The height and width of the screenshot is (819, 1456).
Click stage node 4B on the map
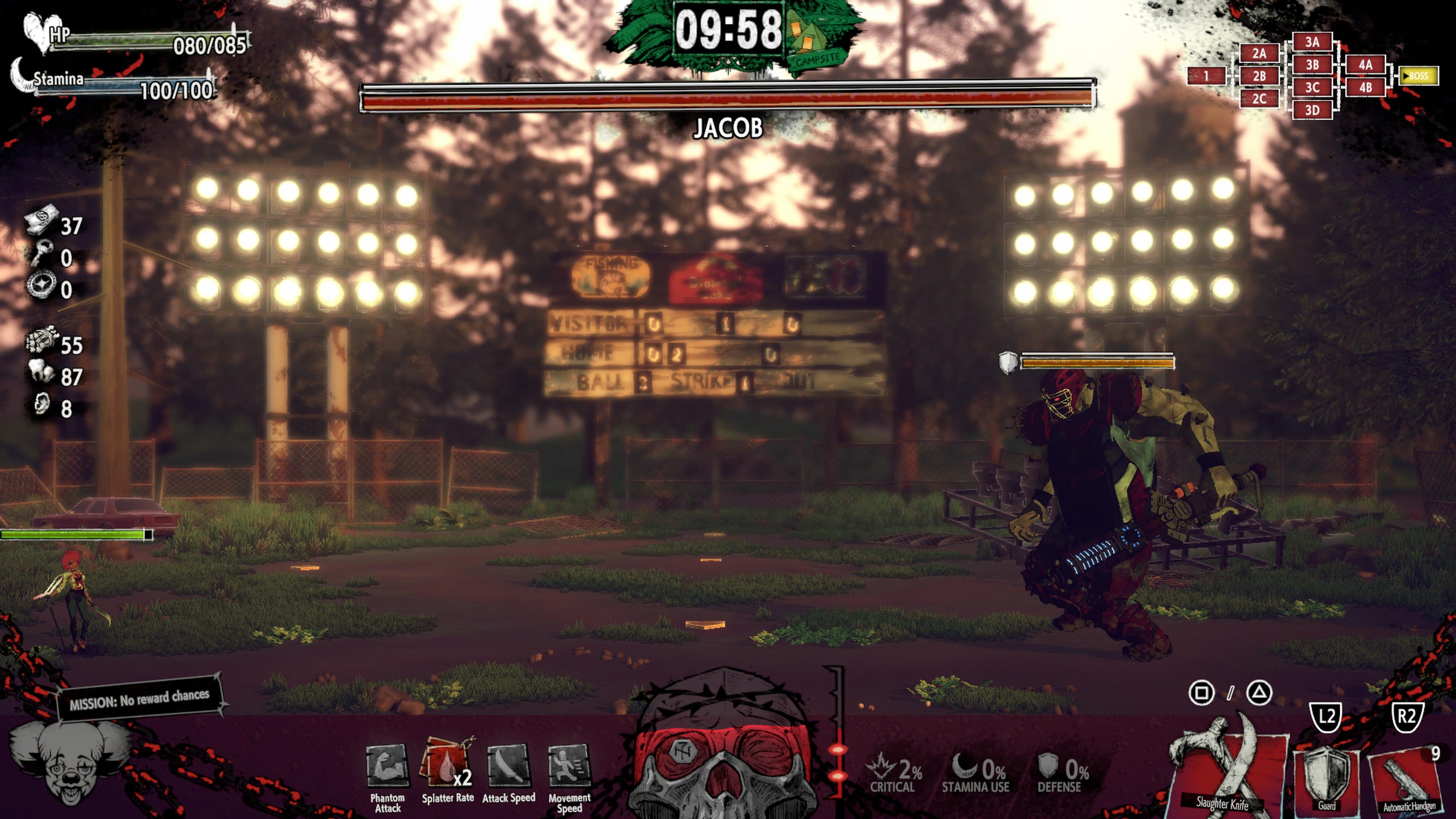click(x=1365, y=88)
